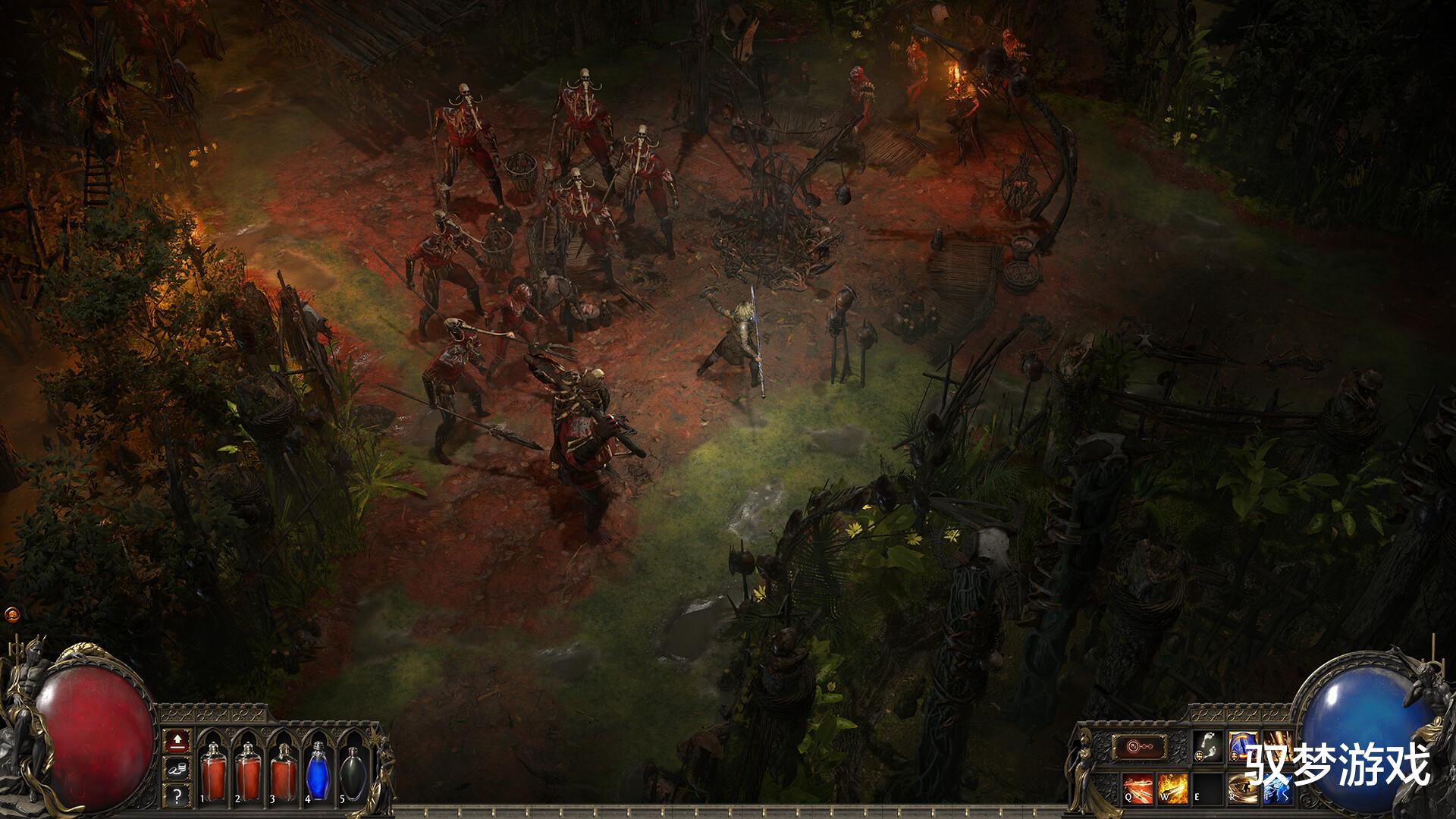Open the coins shop button
Viewport: 1456px width, 819px height.
177,767
